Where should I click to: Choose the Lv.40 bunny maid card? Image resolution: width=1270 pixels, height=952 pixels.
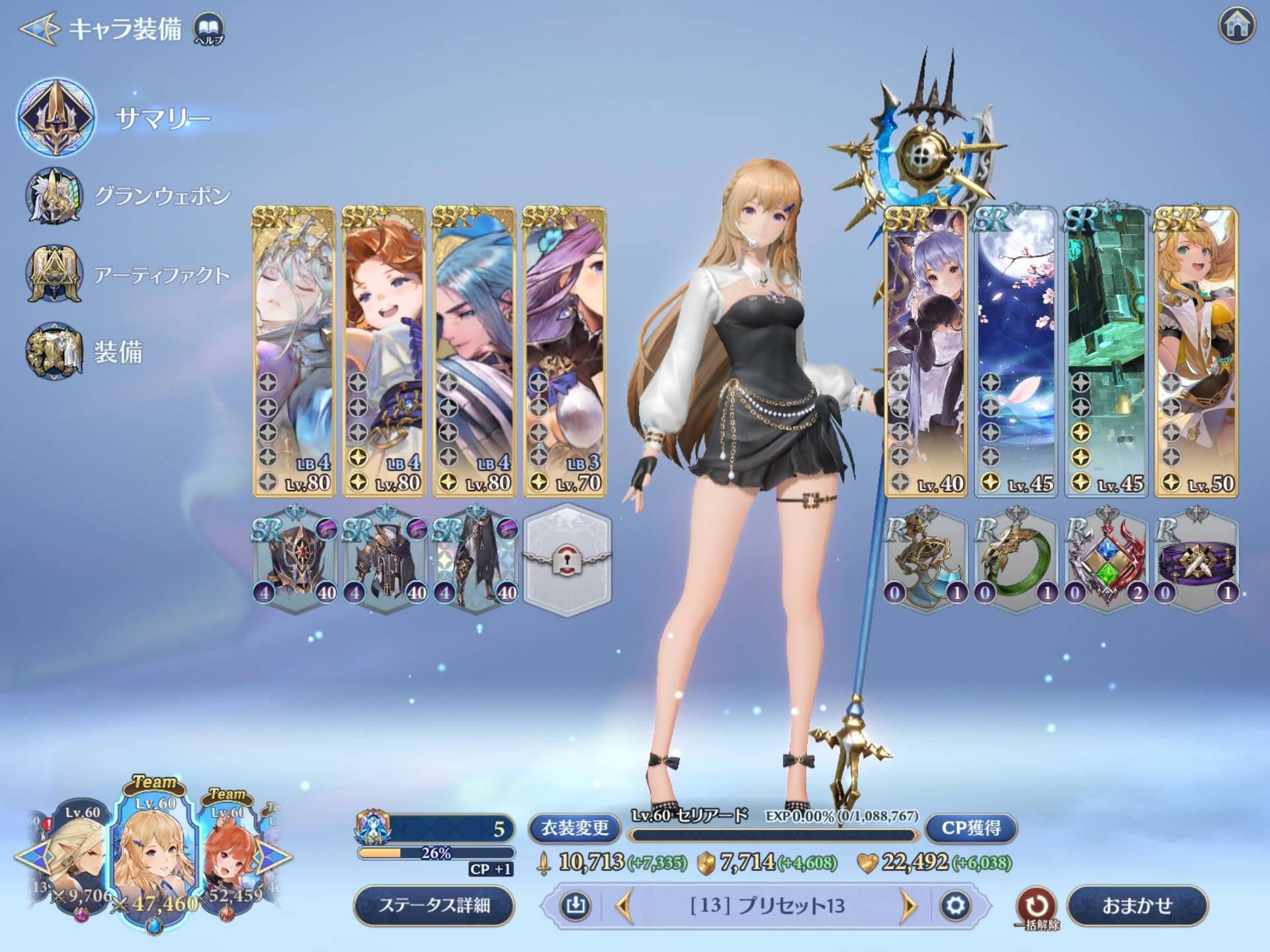pos(925,352)
